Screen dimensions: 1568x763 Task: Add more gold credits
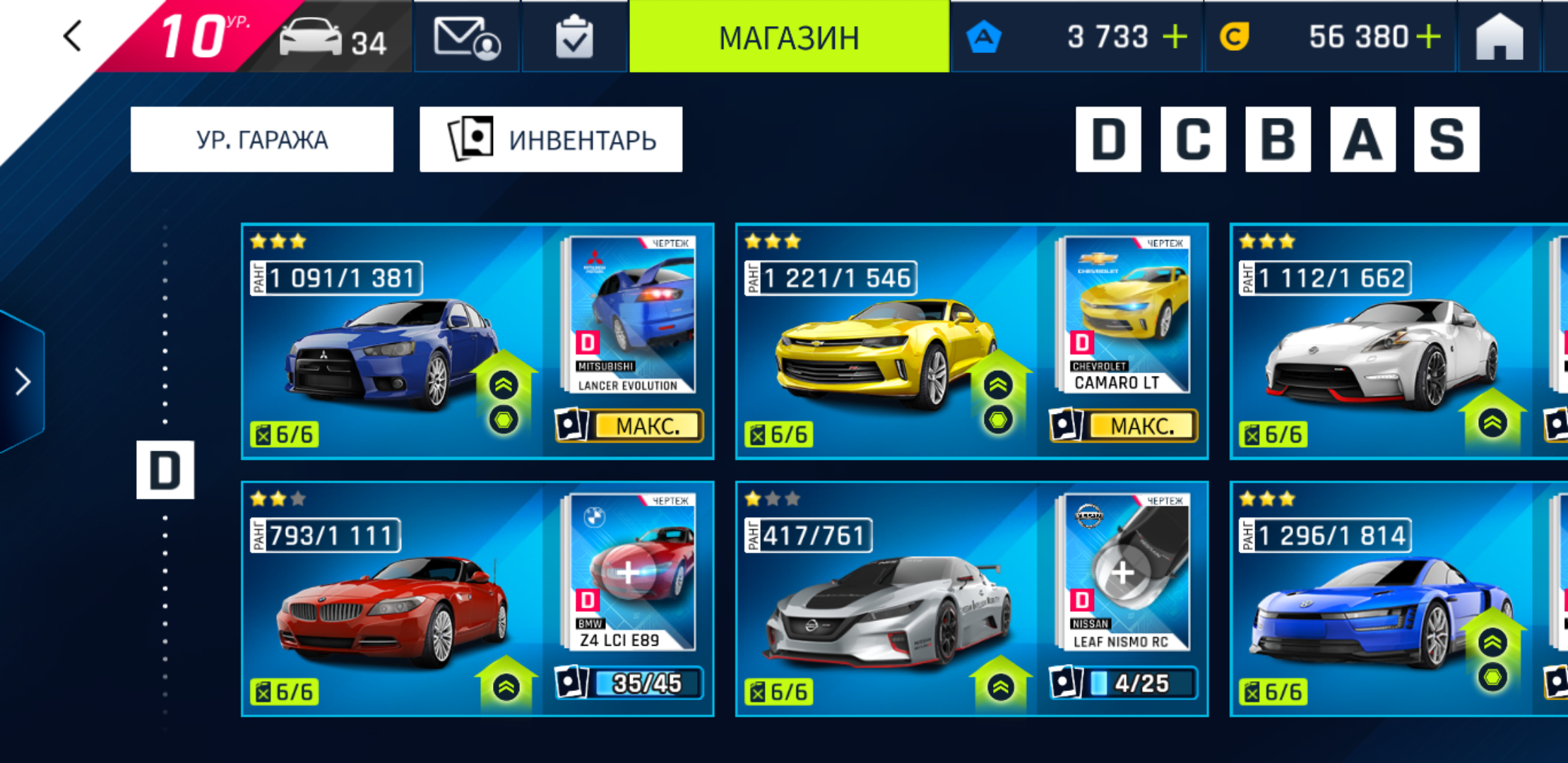click(x=1427, y=37)
